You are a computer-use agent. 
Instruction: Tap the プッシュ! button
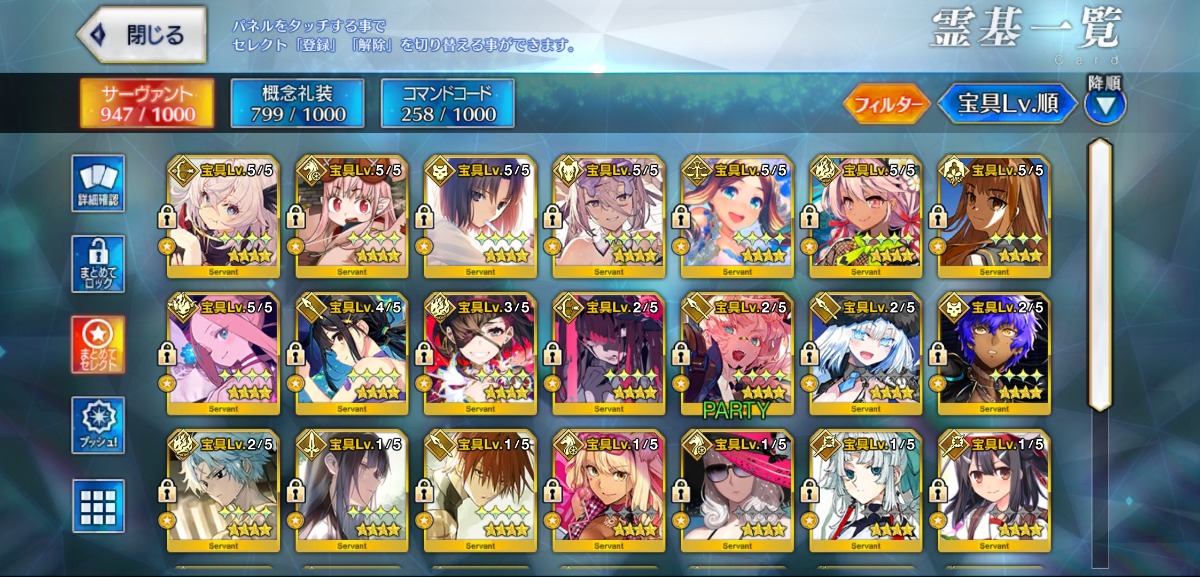pos(98,425)
